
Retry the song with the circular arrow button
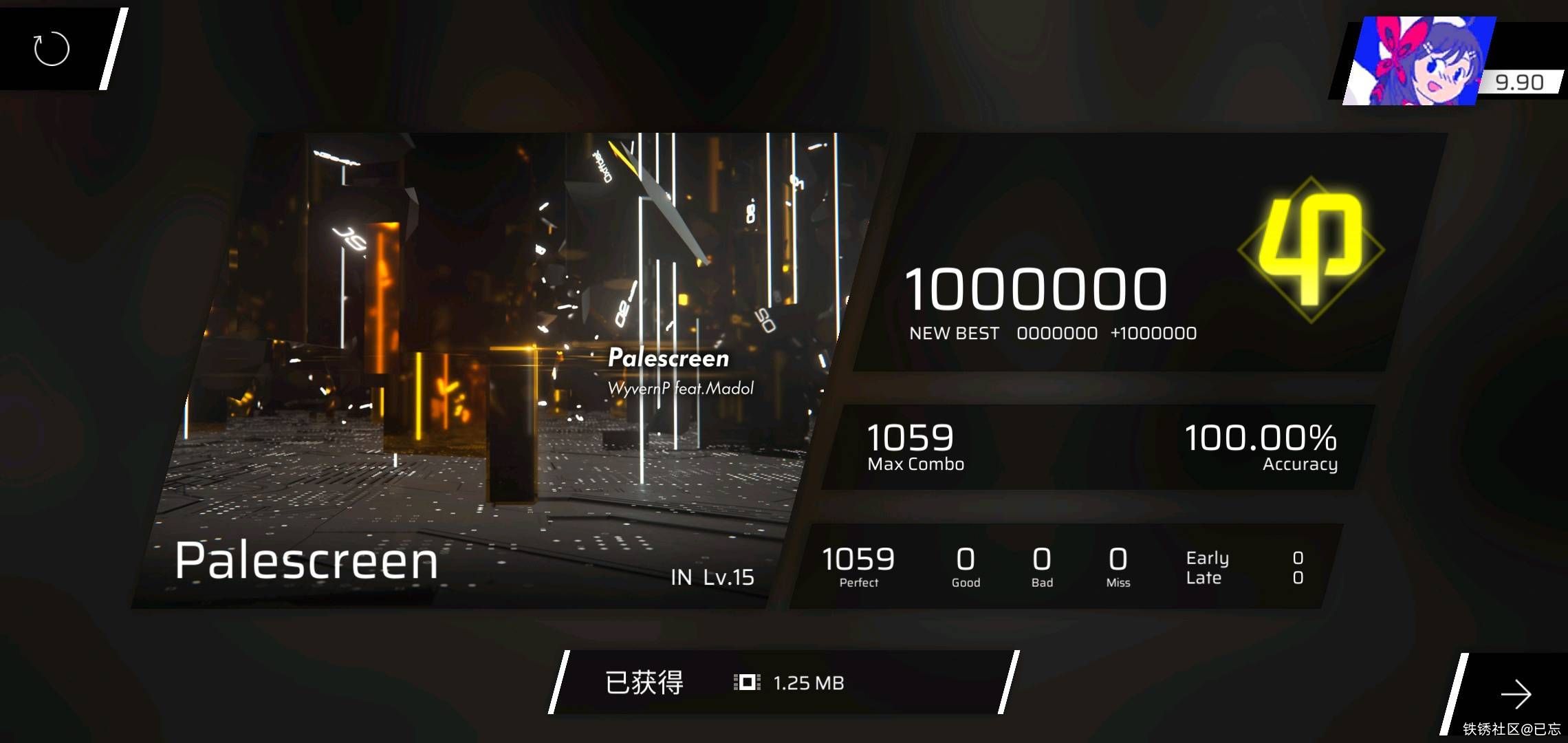[x=52, y=49]
